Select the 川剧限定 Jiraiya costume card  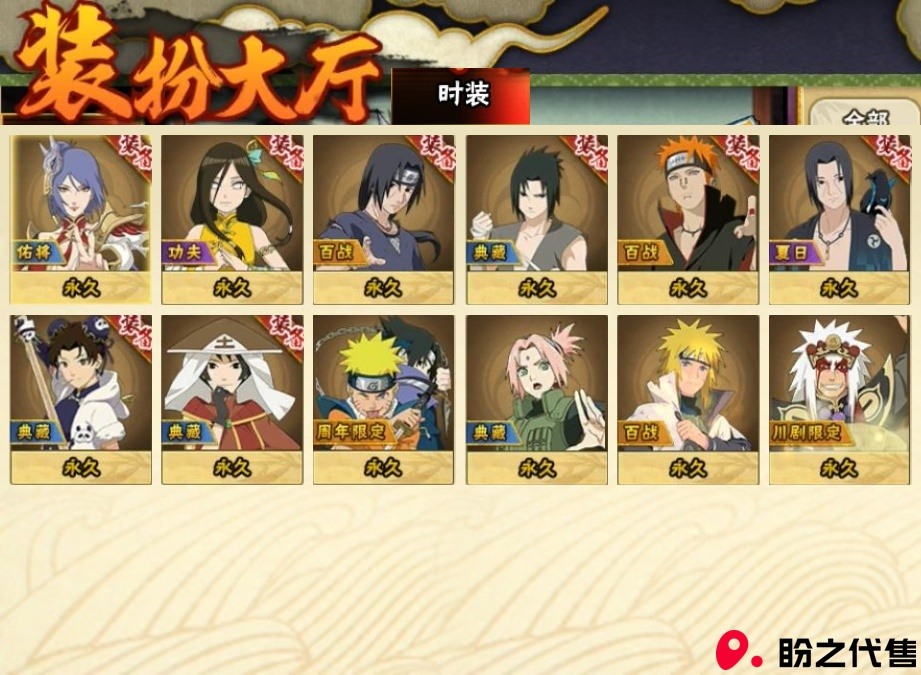point(839,398)
